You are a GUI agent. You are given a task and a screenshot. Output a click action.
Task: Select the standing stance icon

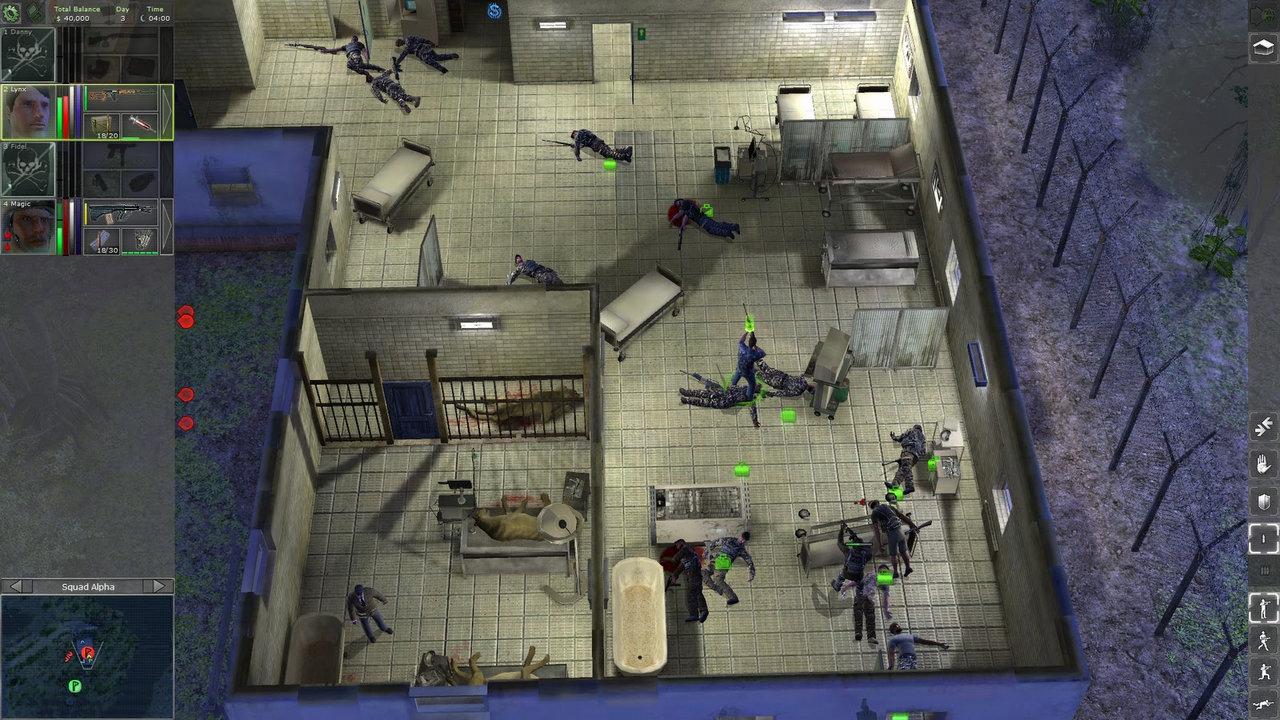[1262, 605]
